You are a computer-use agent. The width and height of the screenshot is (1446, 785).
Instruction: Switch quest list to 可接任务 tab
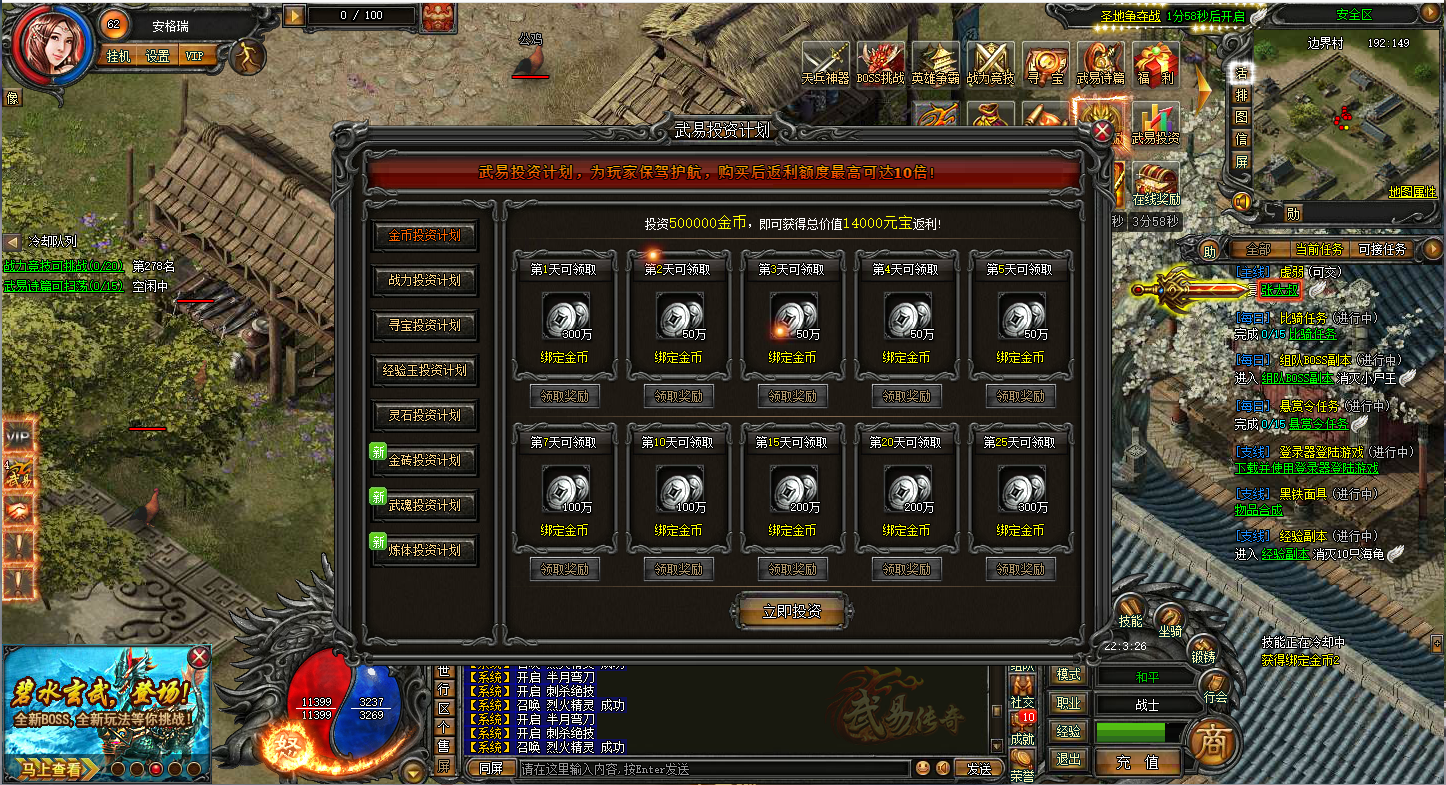click(1381, 249)
